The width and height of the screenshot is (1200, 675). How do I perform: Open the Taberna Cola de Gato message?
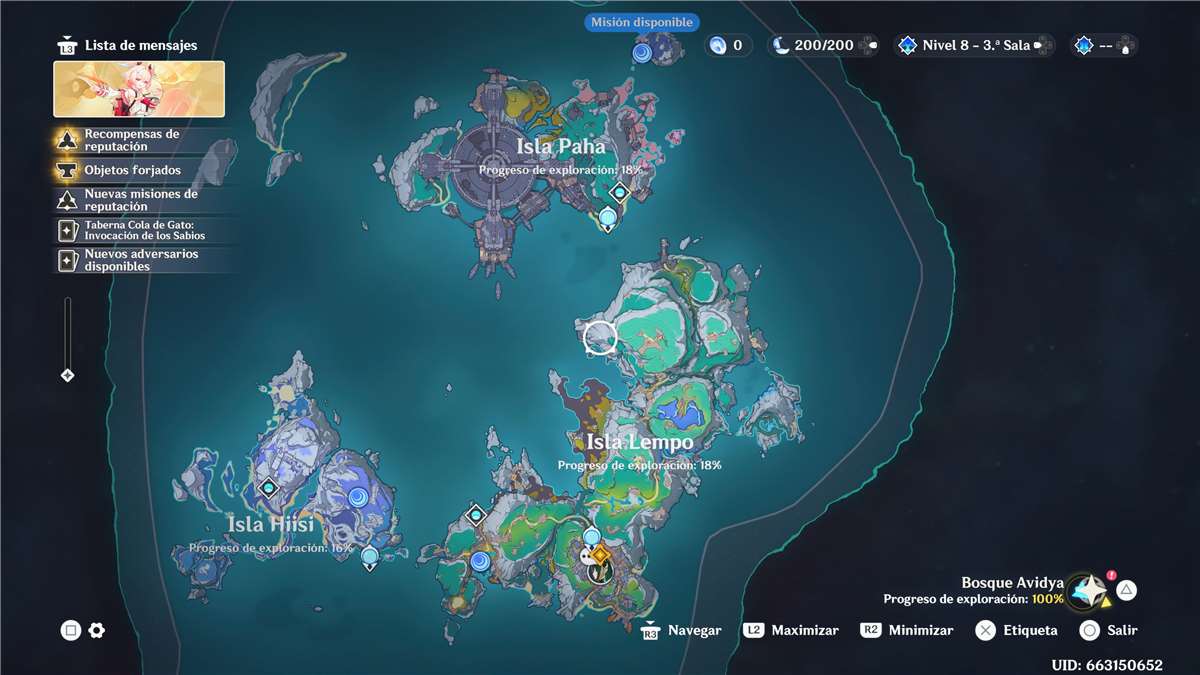click(x=144, y=230)
